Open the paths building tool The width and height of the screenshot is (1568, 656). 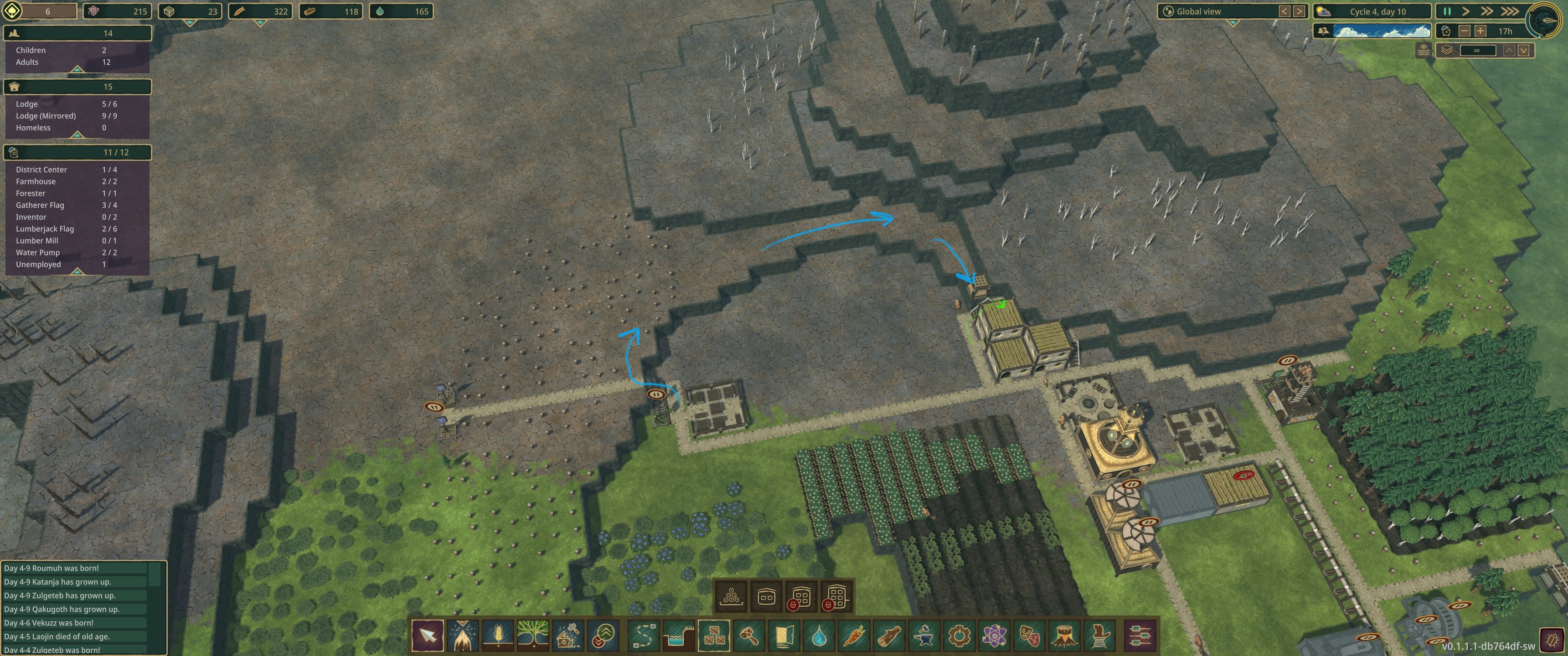pos(644,636)
